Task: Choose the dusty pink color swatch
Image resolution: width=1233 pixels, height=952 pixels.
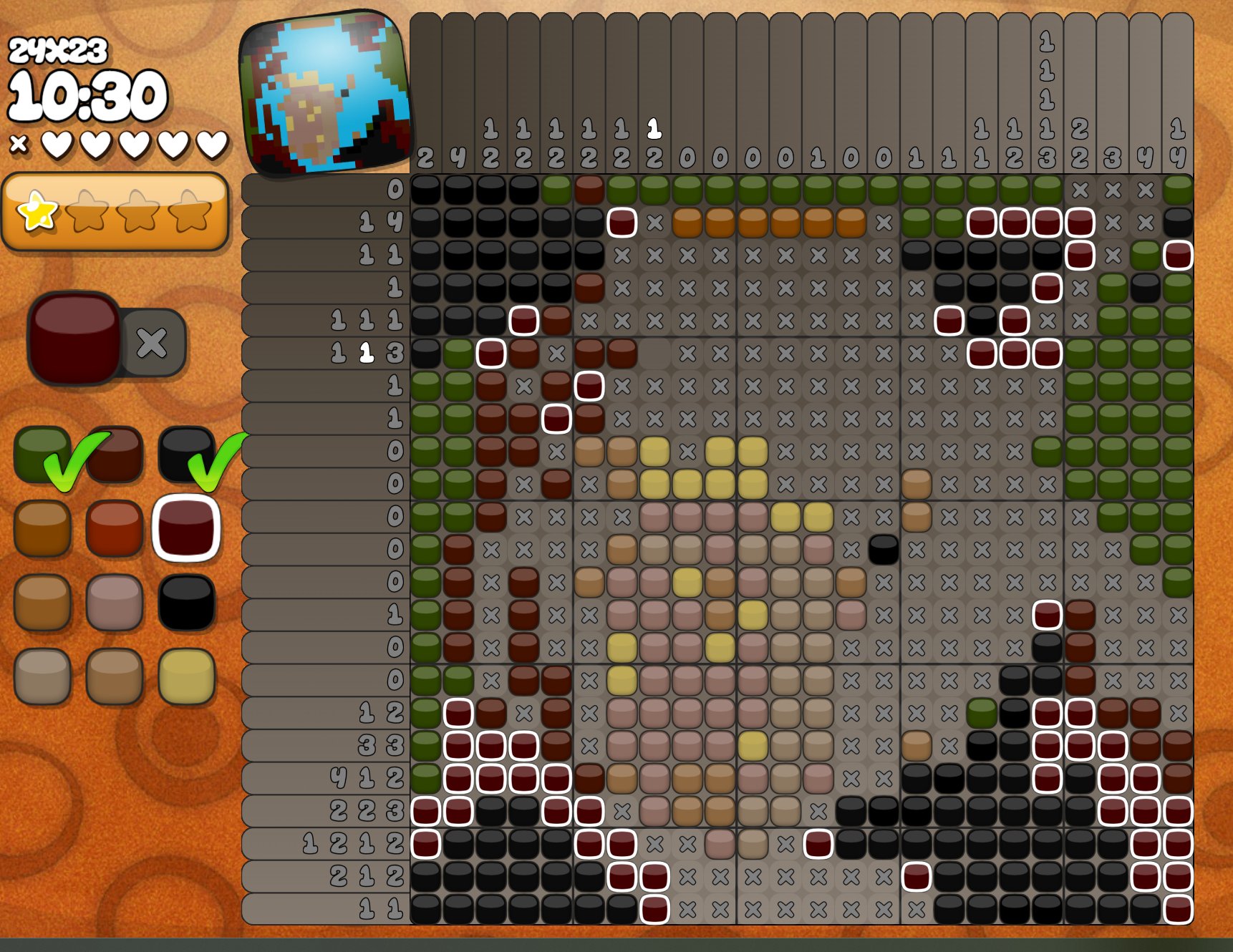Action: 115,602
